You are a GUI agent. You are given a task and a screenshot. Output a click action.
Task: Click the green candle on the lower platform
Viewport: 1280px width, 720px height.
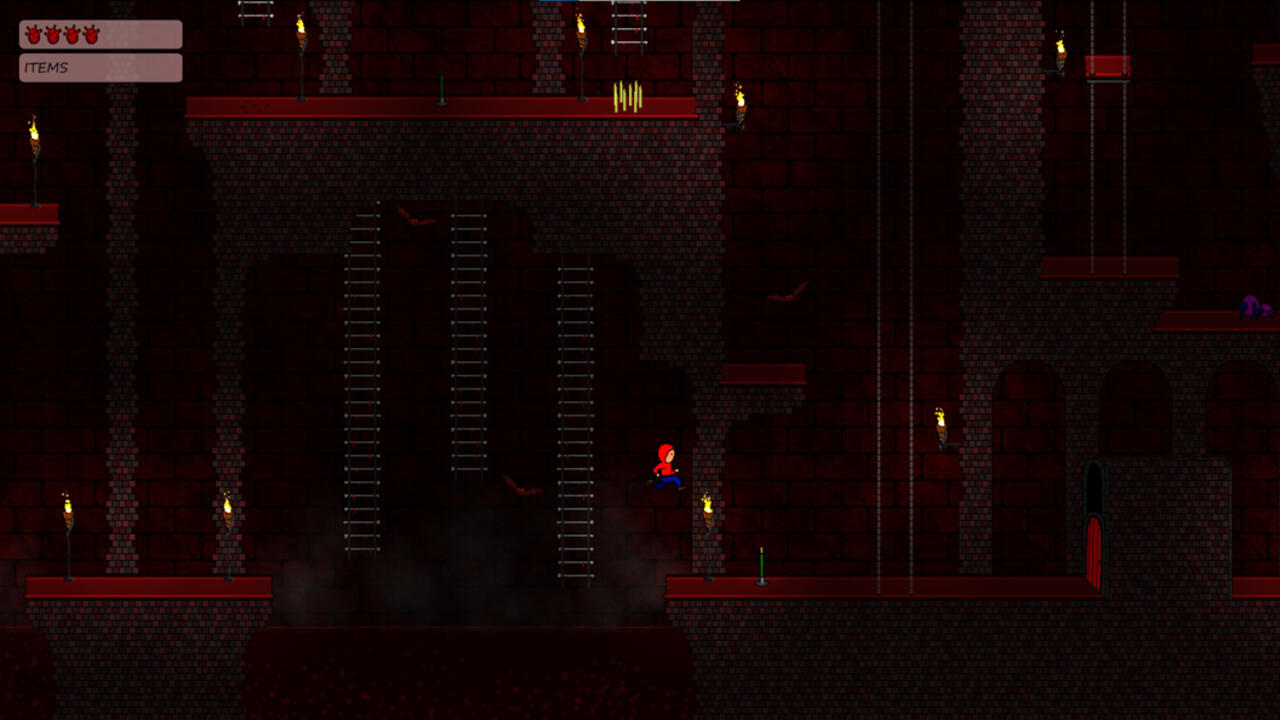760,565
